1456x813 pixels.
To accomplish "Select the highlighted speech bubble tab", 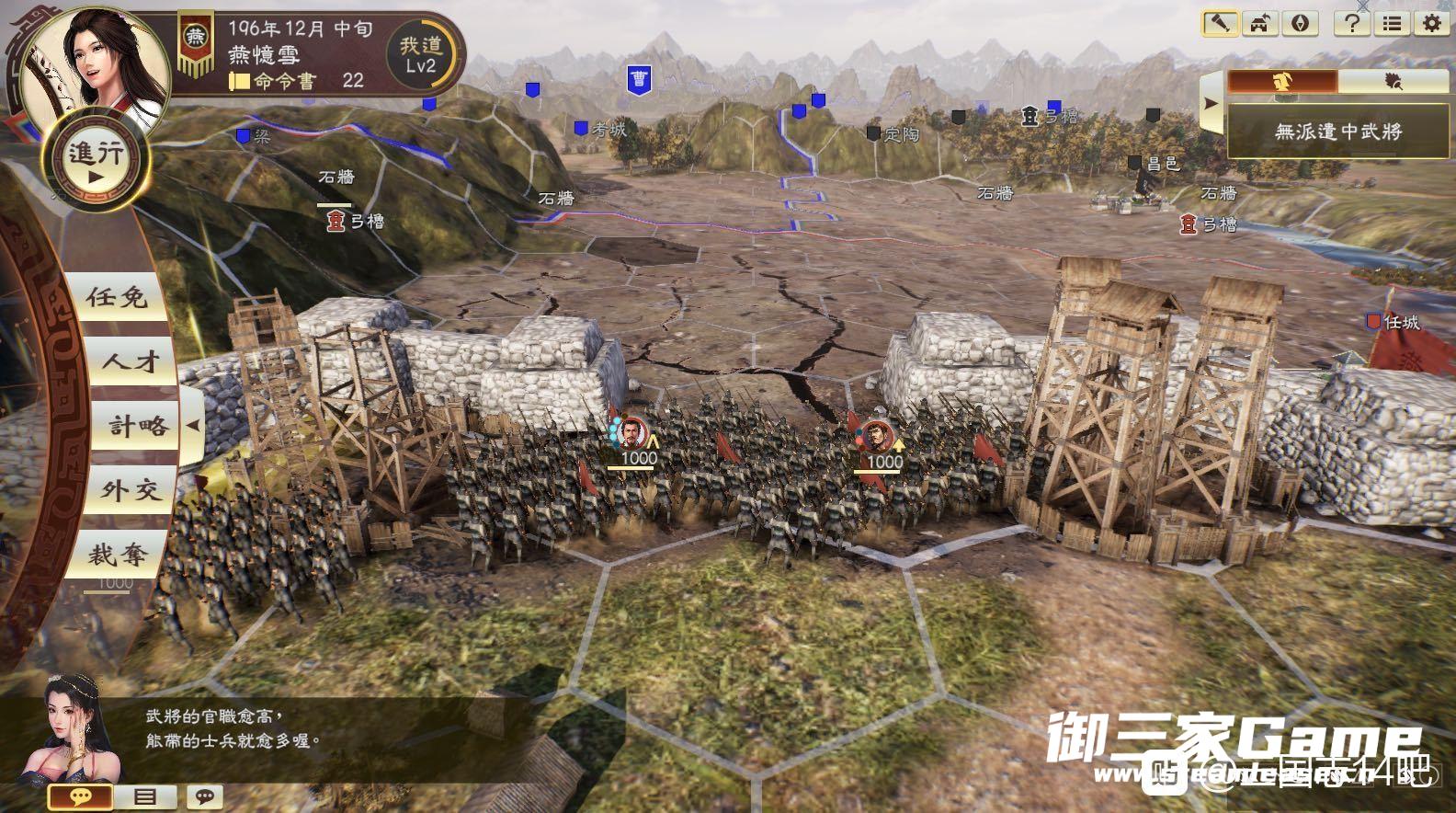I will click(x=80, y=796).
